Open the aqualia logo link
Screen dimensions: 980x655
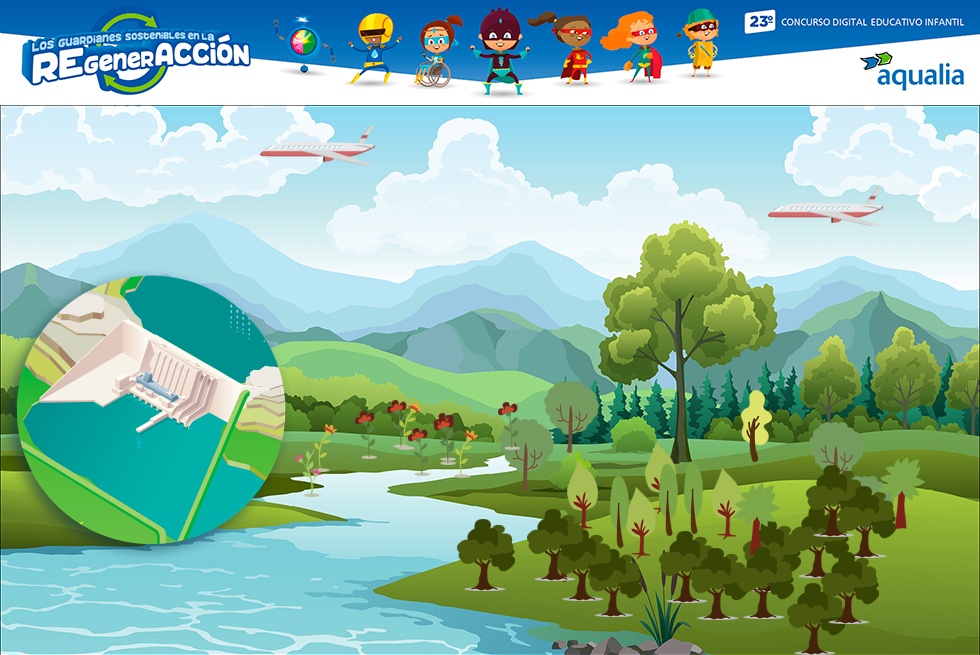(911, 70)
